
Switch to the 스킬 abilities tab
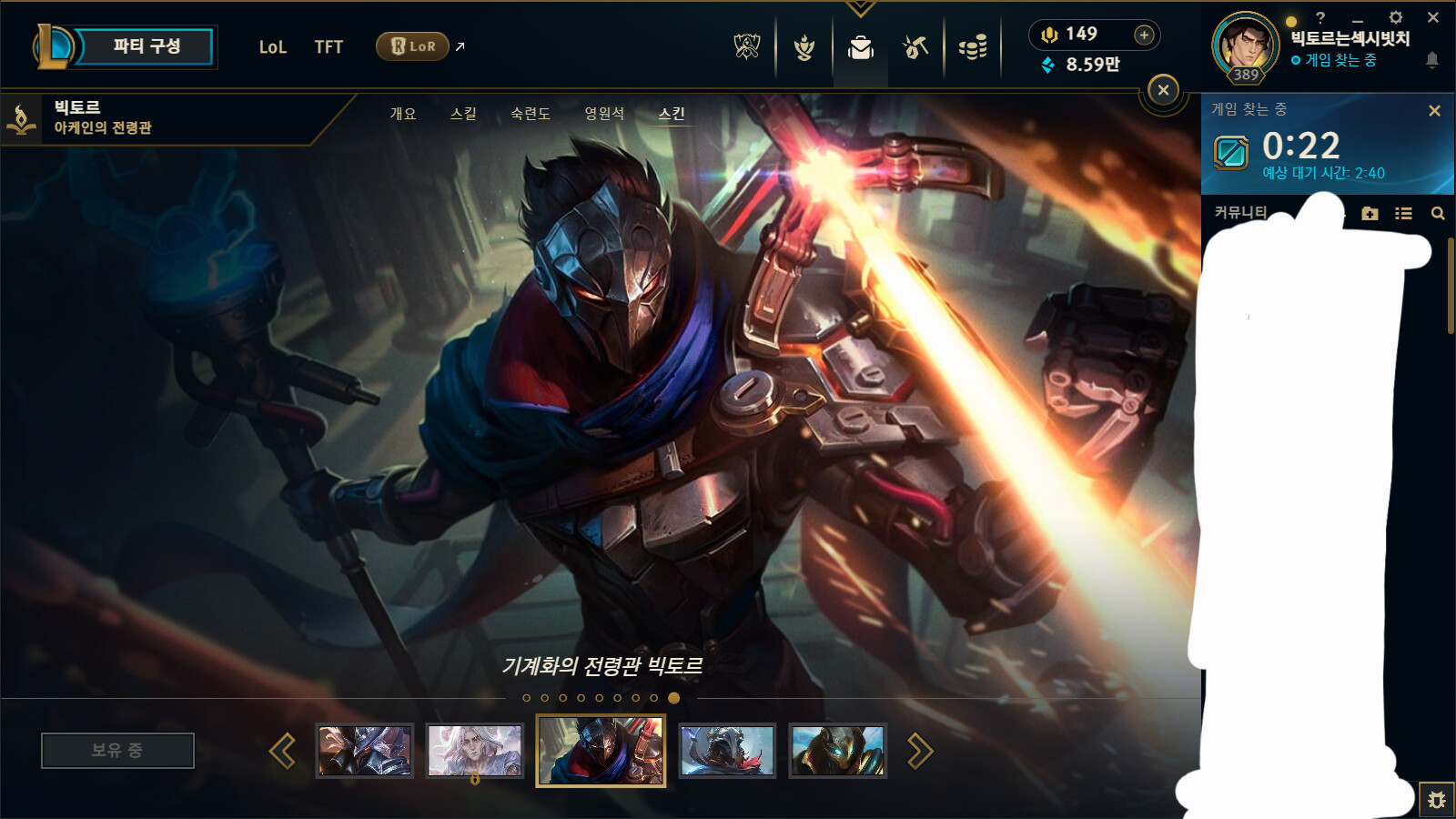[463, 114]
